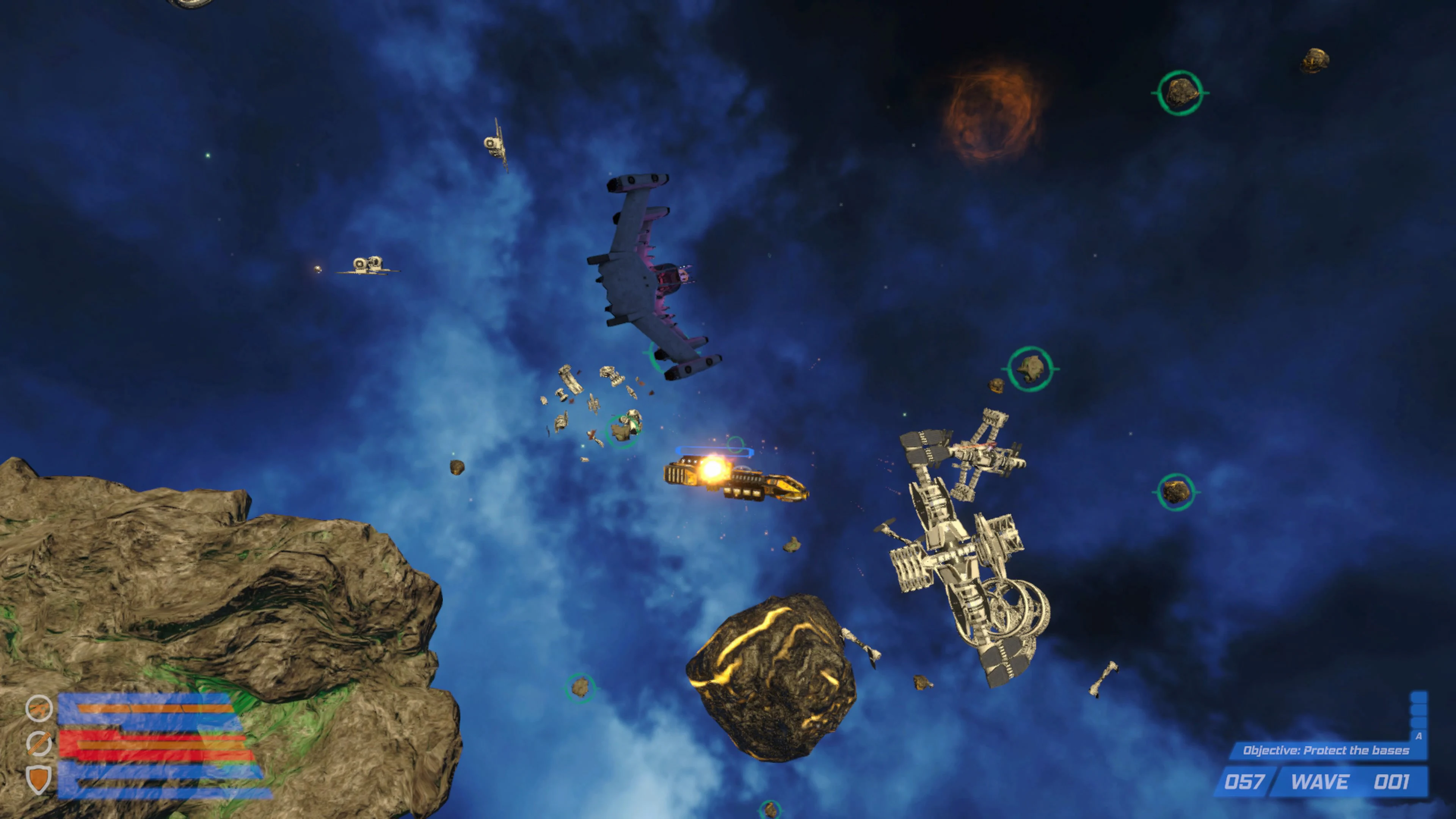Viewport: 1456px width, 819px height.
Task: Click the 'A' ability indicator icon
Action: tap(1419, 737)
